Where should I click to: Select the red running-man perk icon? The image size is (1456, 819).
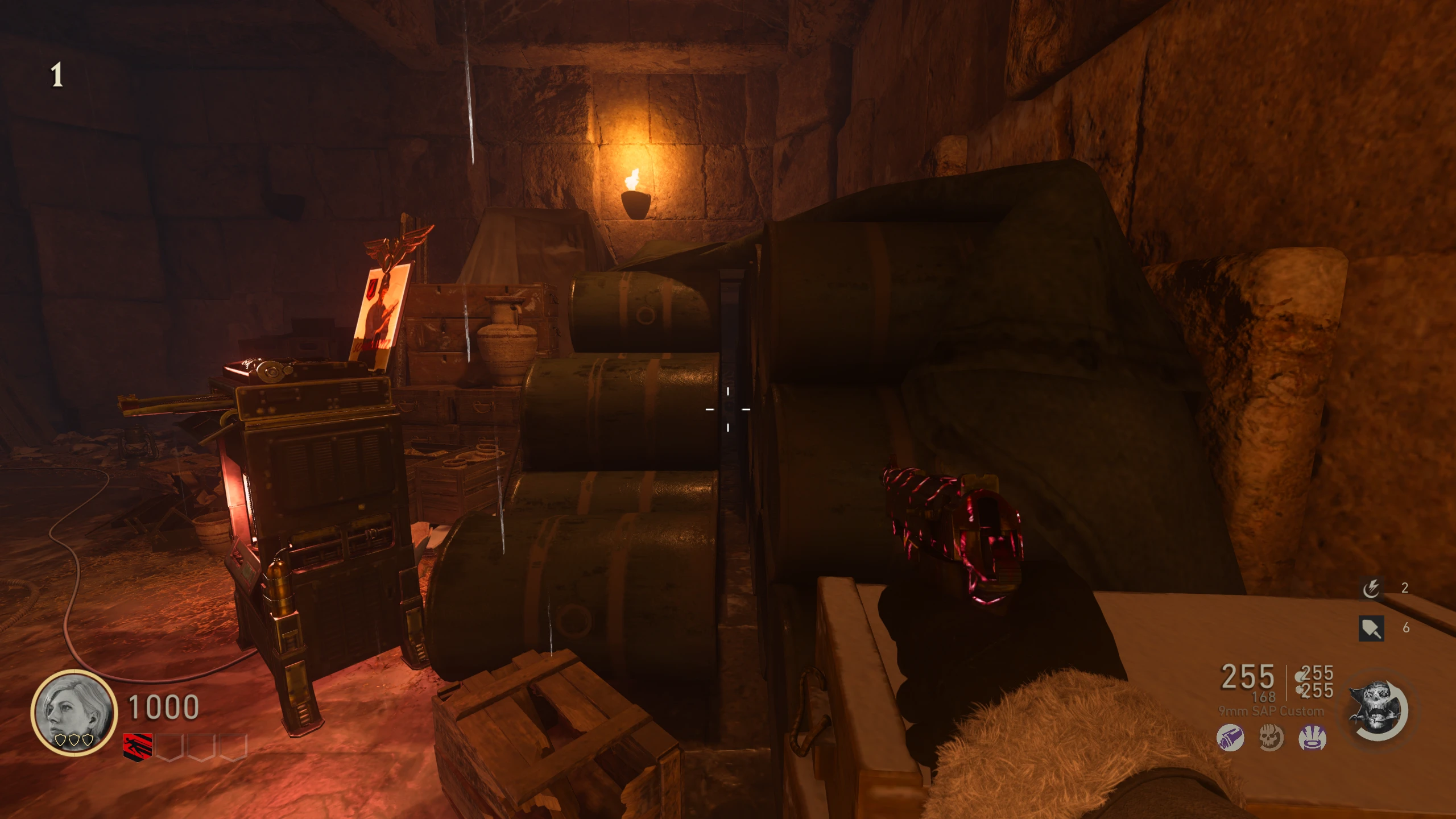(138, 746)
